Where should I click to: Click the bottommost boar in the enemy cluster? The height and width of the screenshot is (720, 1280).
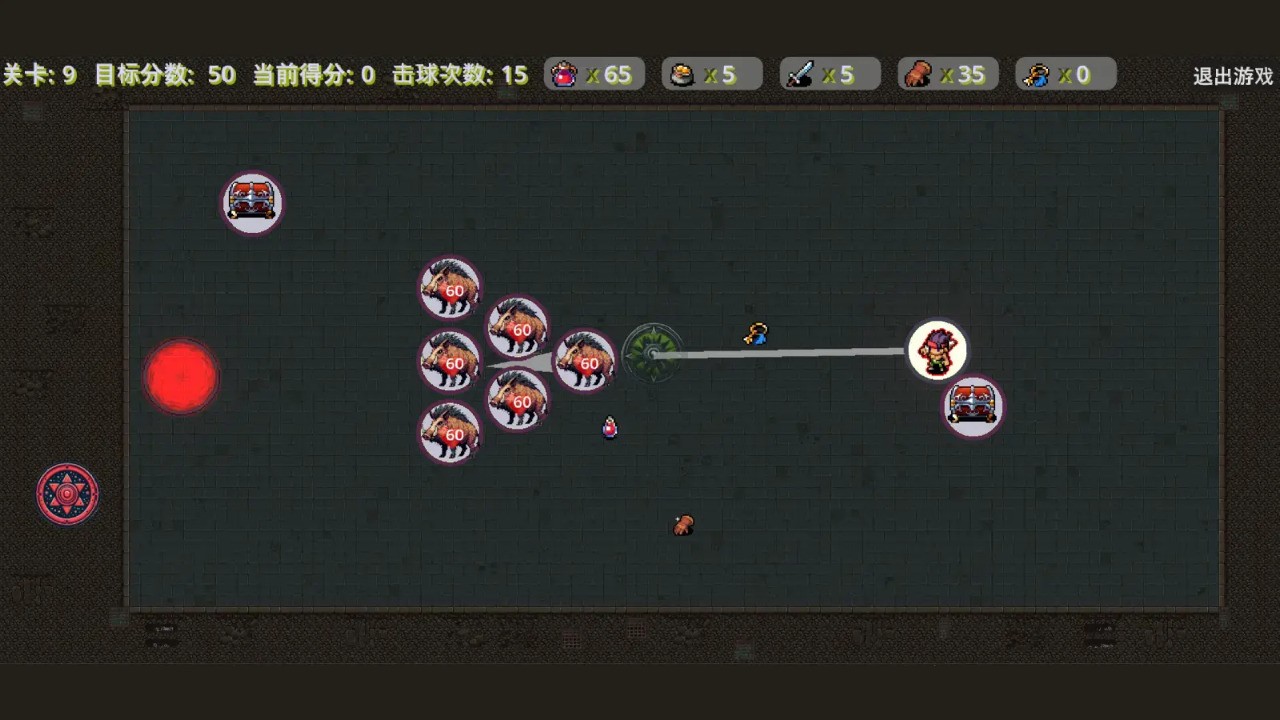[x=449, y=433]
